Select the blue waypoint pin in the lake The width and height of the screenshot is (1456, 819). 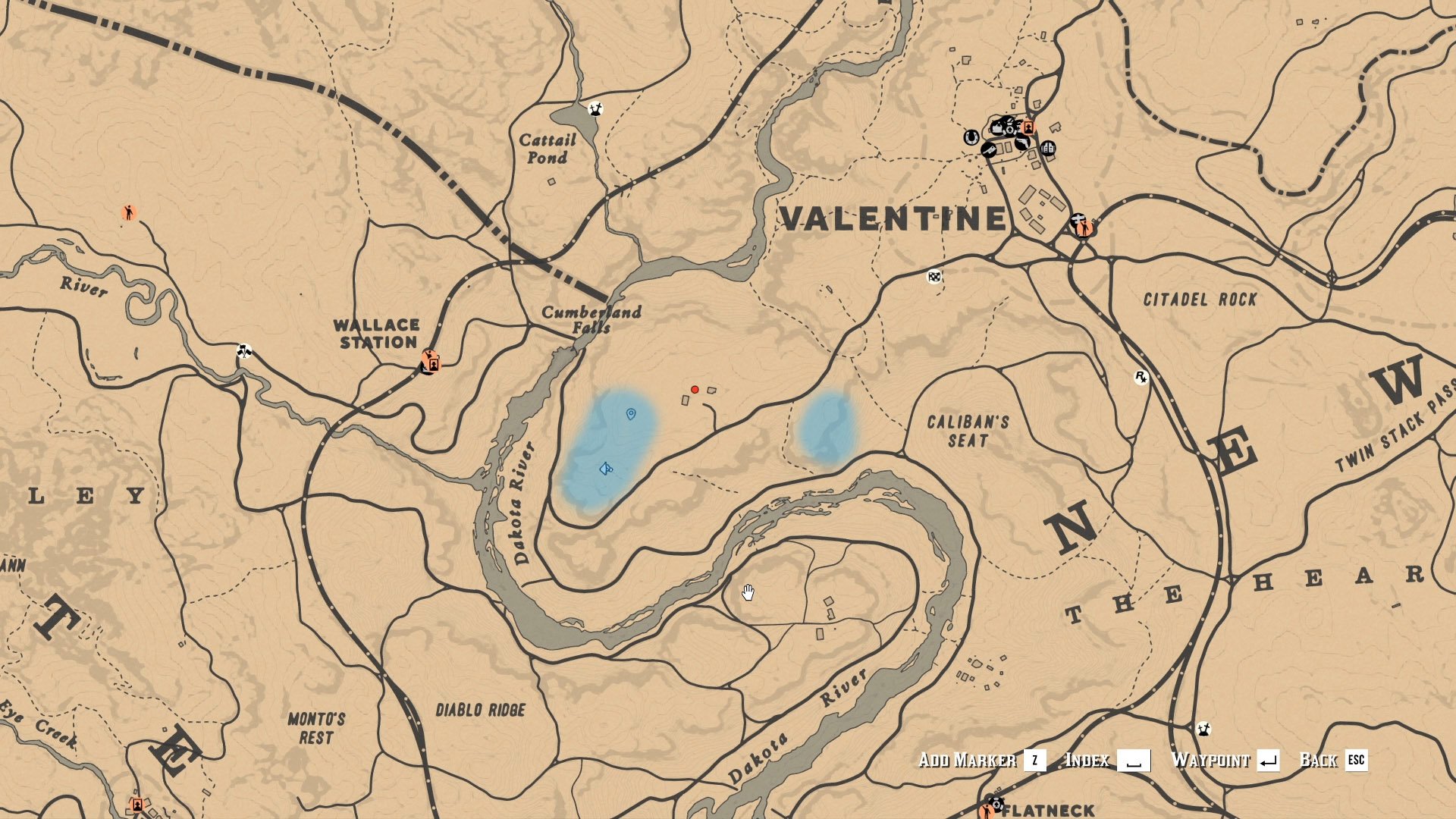631,413
